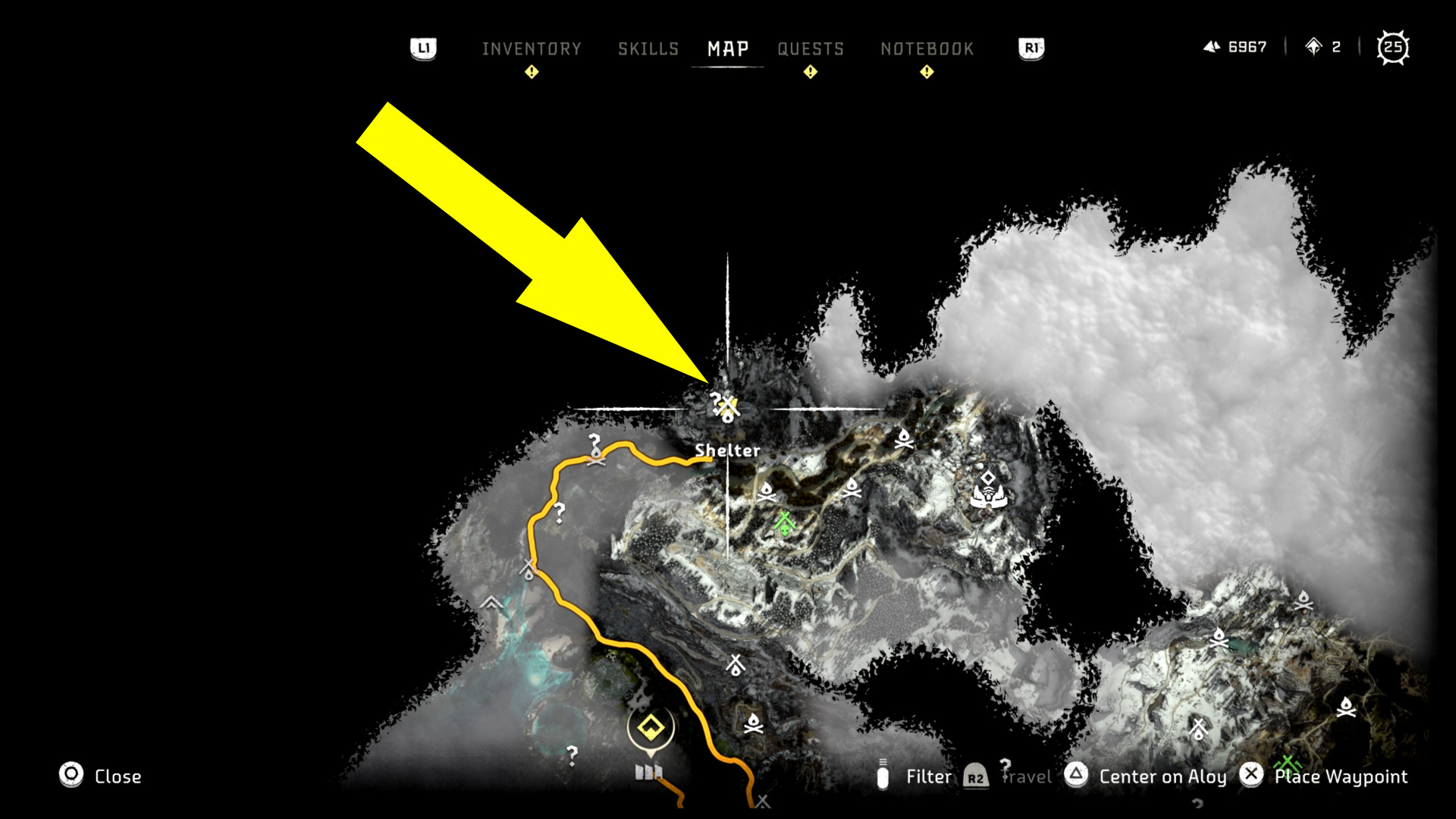The image size is (1456, 819).
Task: Open the NOTEBOOK tab
Action: click(927, 49)
